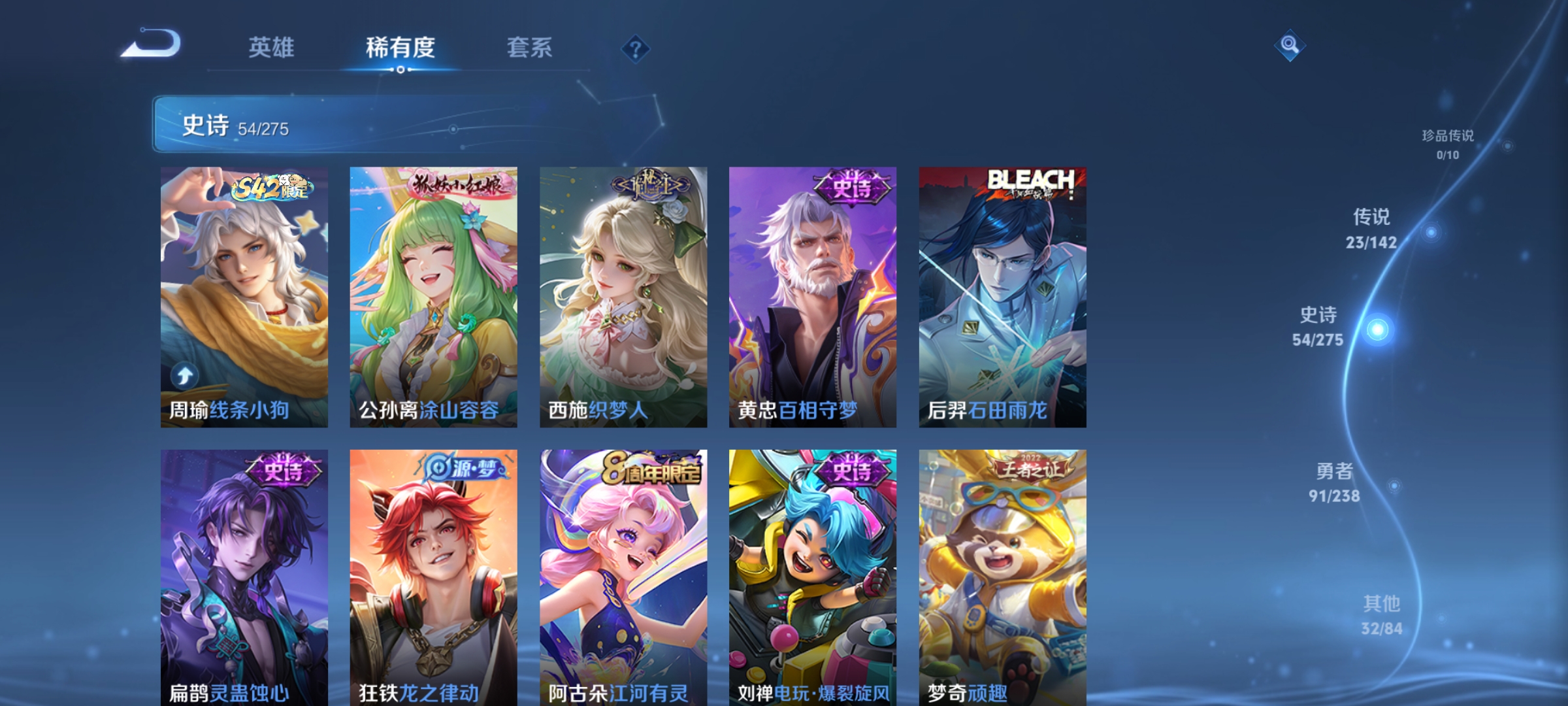The height and width of the screenshot is (706, 1568).
Task: Switch to the 英雄 tab
Action: 272,48
